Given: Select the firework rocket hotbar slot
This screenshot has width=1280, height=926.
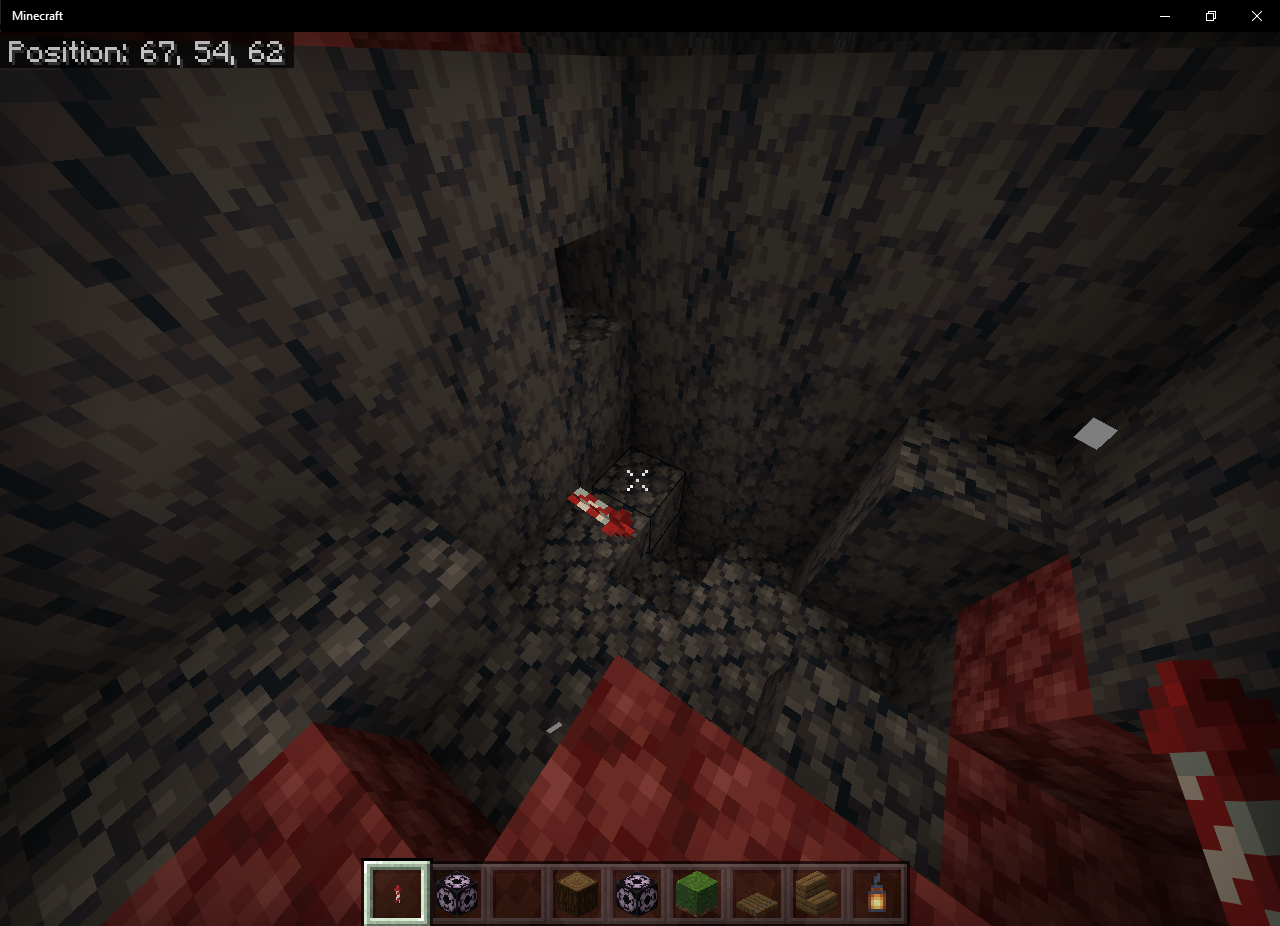Looking at the screenshot, I should (x=397, y=892).
